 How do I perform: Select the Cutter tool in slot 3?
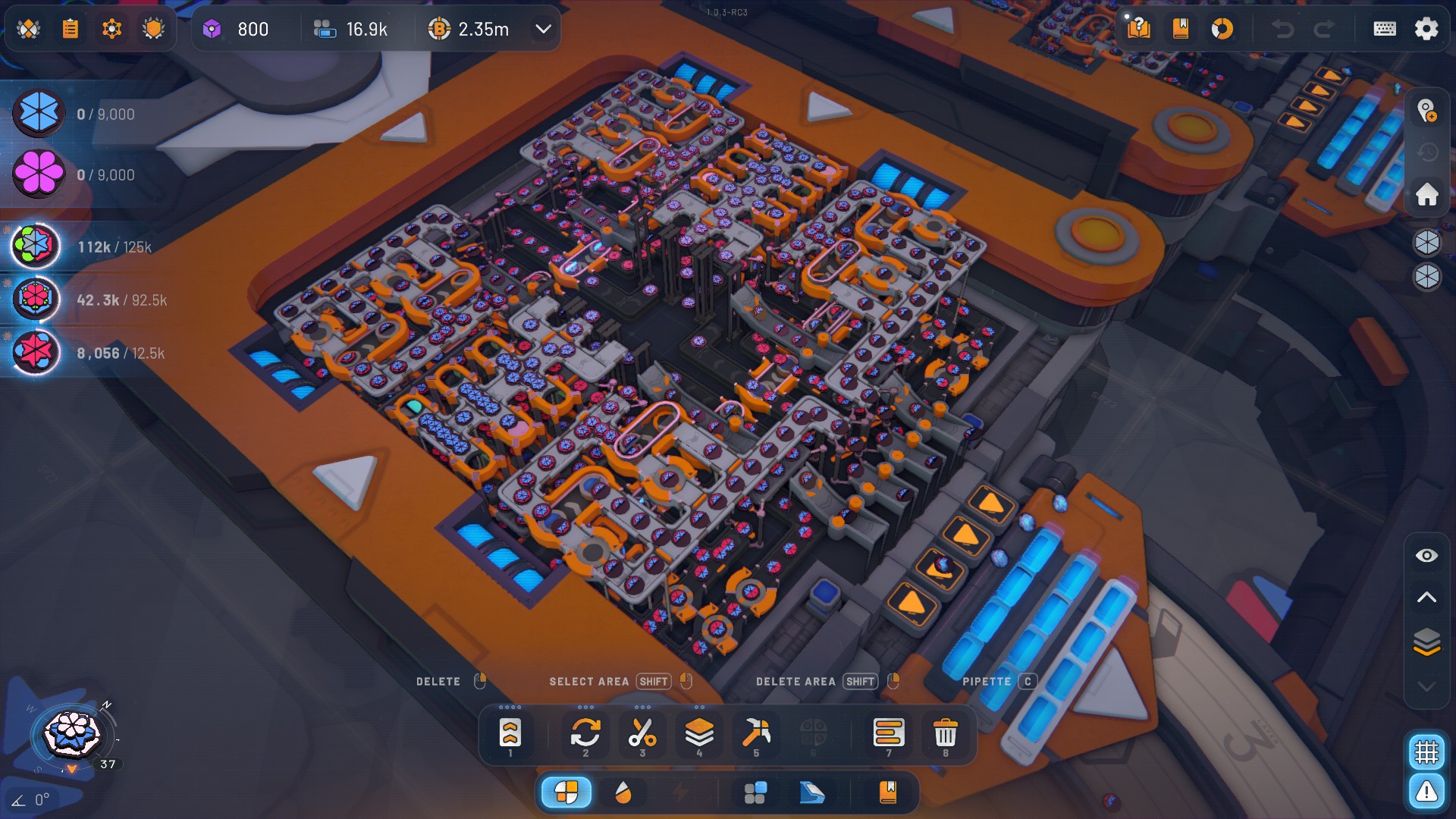pyautogui.click(x=642, y=734)
